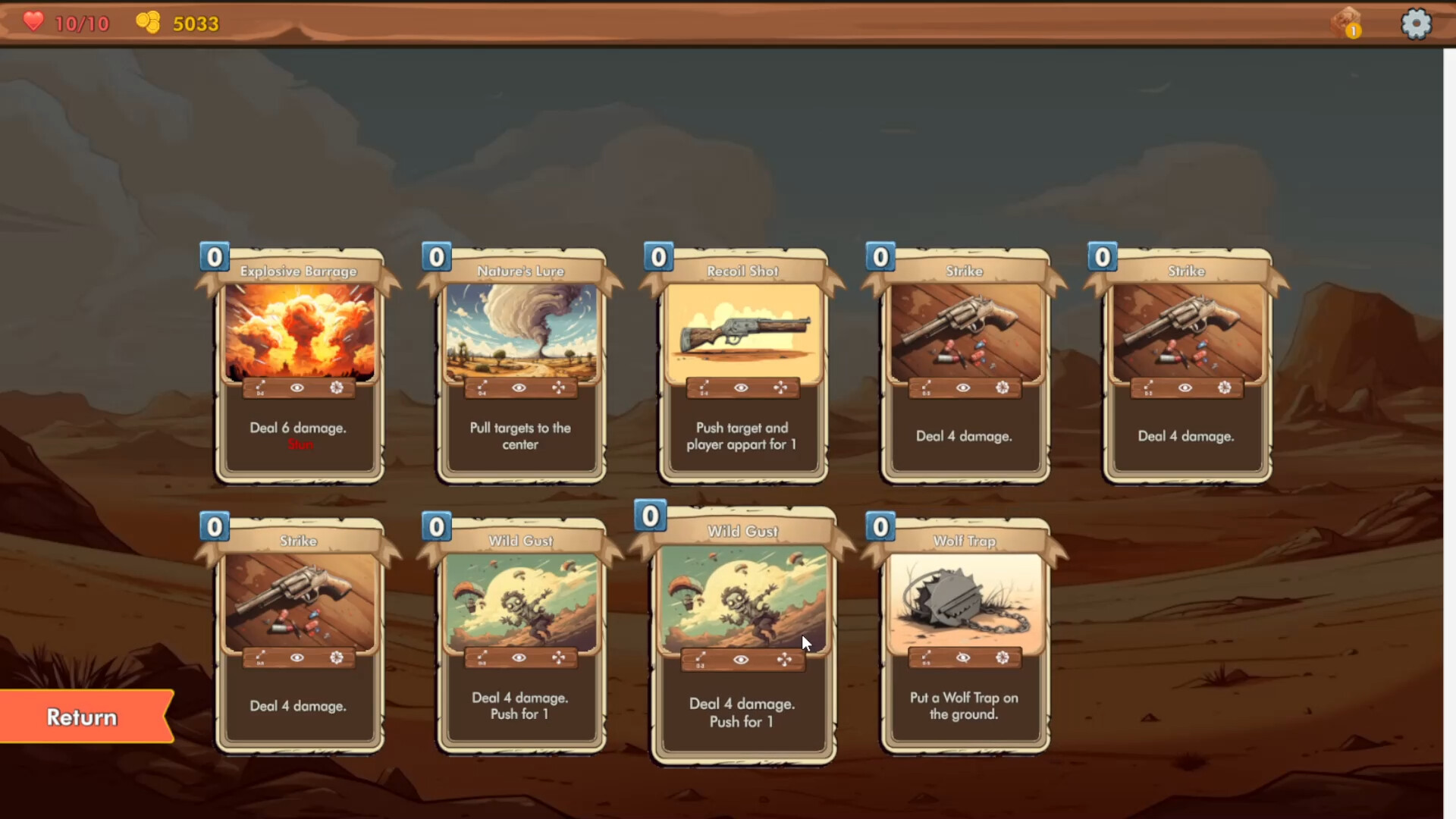
Task: Select the range icon on the Wolf Trap card
Action: click(x=926, y=658)
